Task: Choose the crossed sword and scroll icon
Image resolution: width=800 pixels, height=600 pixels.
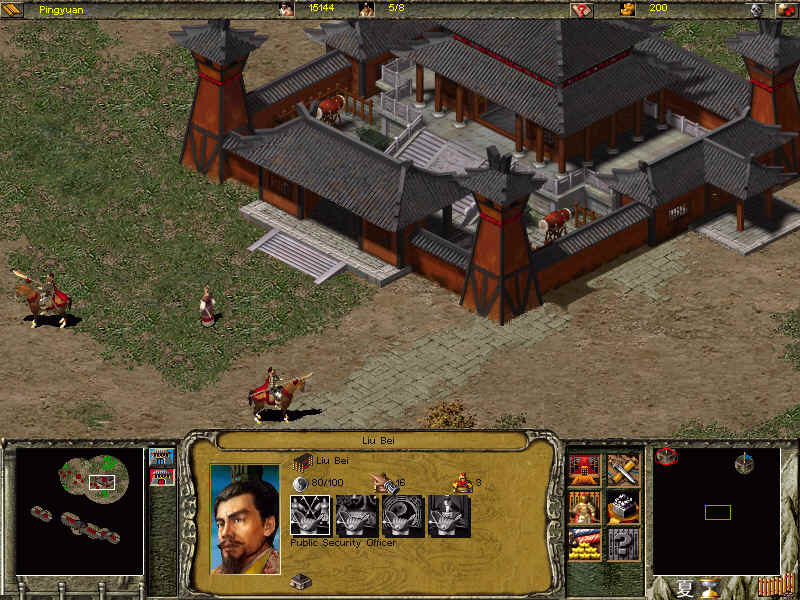Action: (623, 468)
